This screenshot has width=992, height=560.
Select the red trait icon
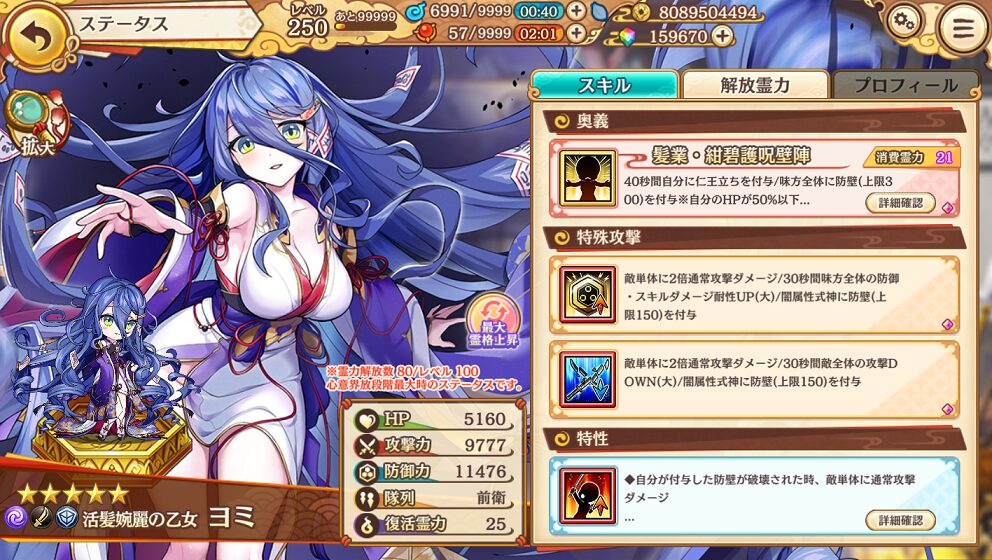[x=588, y=494]
